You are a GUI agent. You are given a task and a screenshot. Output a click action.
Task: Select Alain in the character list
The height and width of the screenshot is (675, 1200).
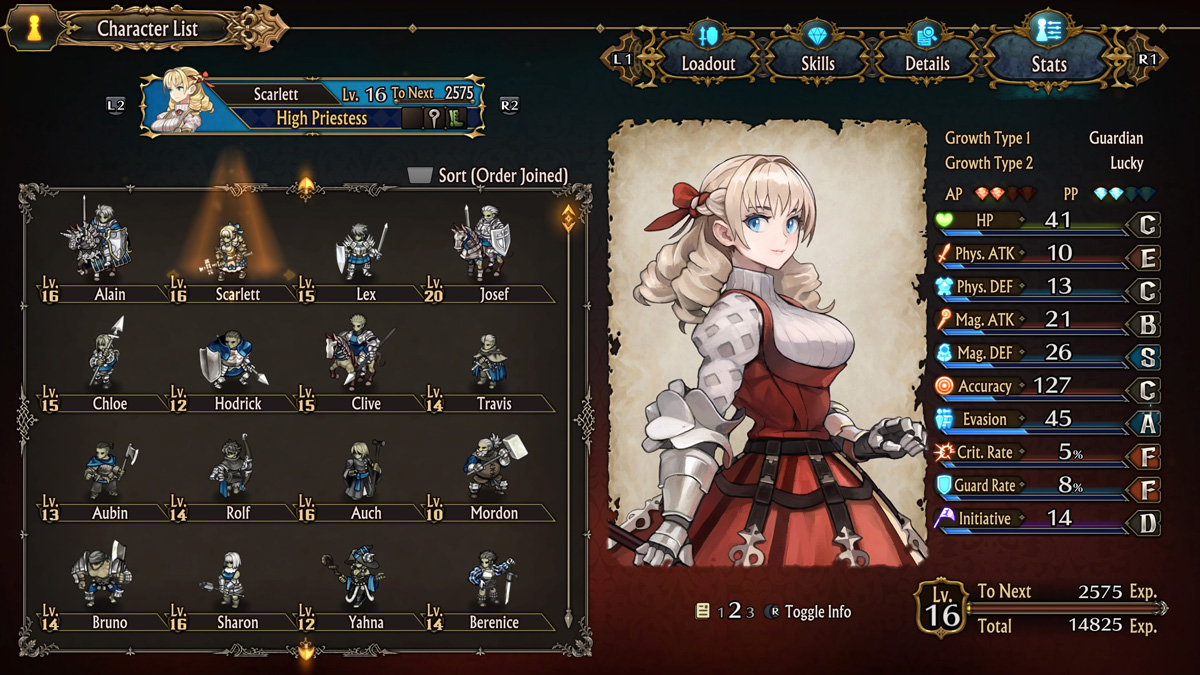pyautogui.click(x=105, y=250)
